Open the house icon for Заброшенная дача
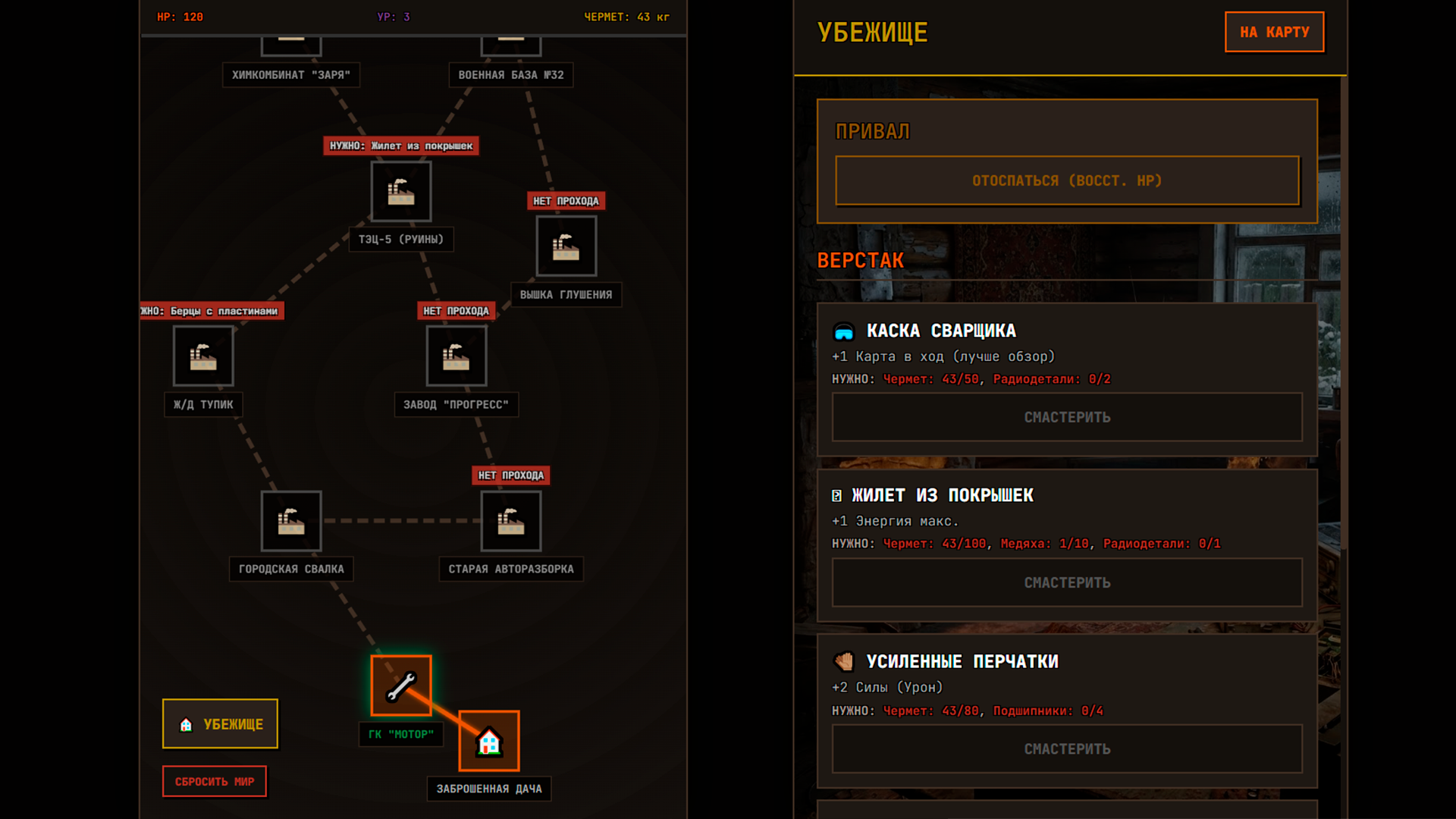The width and height of the screenshot is (1456, 819). pyautogui.click(x=488, y=741)
